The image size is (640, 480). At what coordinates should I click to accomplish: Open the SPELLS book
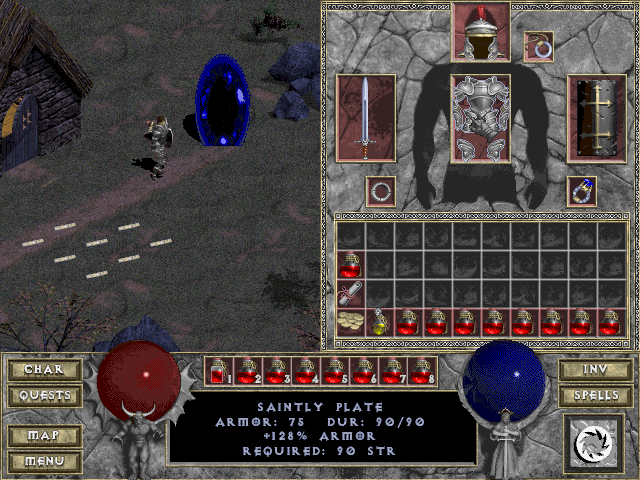pos(594,396)
